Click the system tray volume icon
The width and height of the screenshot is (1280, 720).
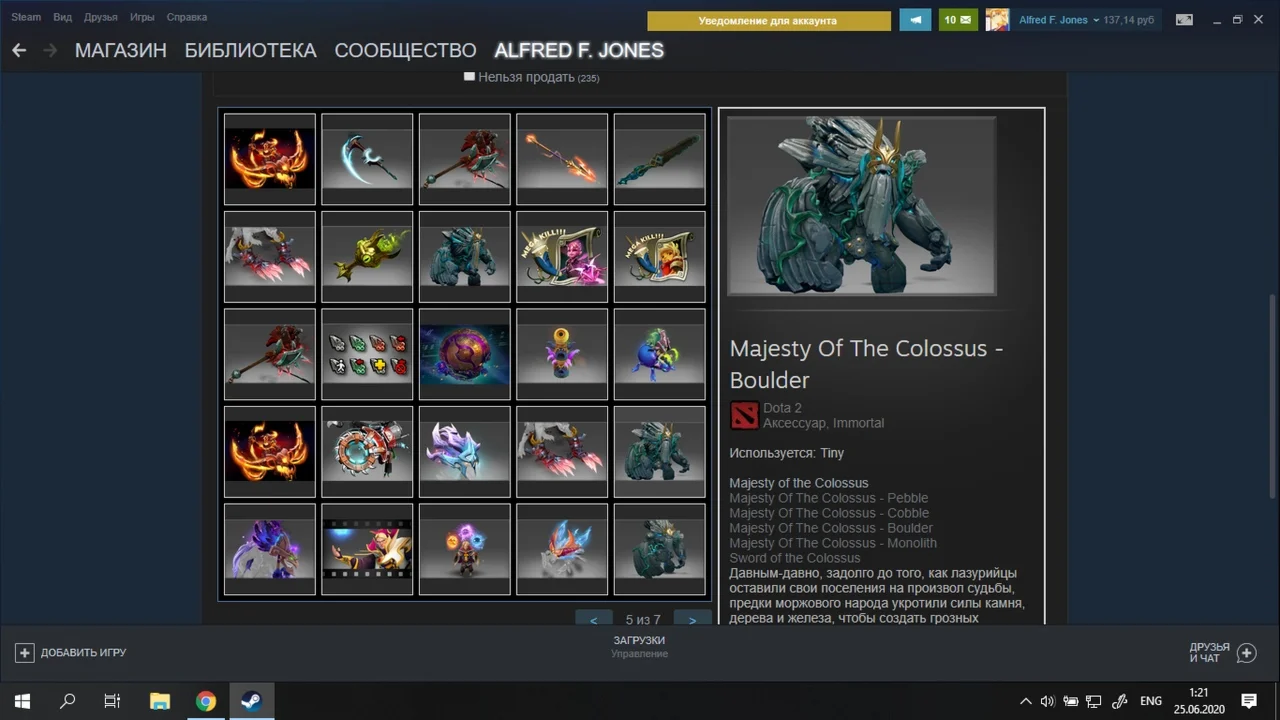pyautogui.click(x=1047, y=700)
